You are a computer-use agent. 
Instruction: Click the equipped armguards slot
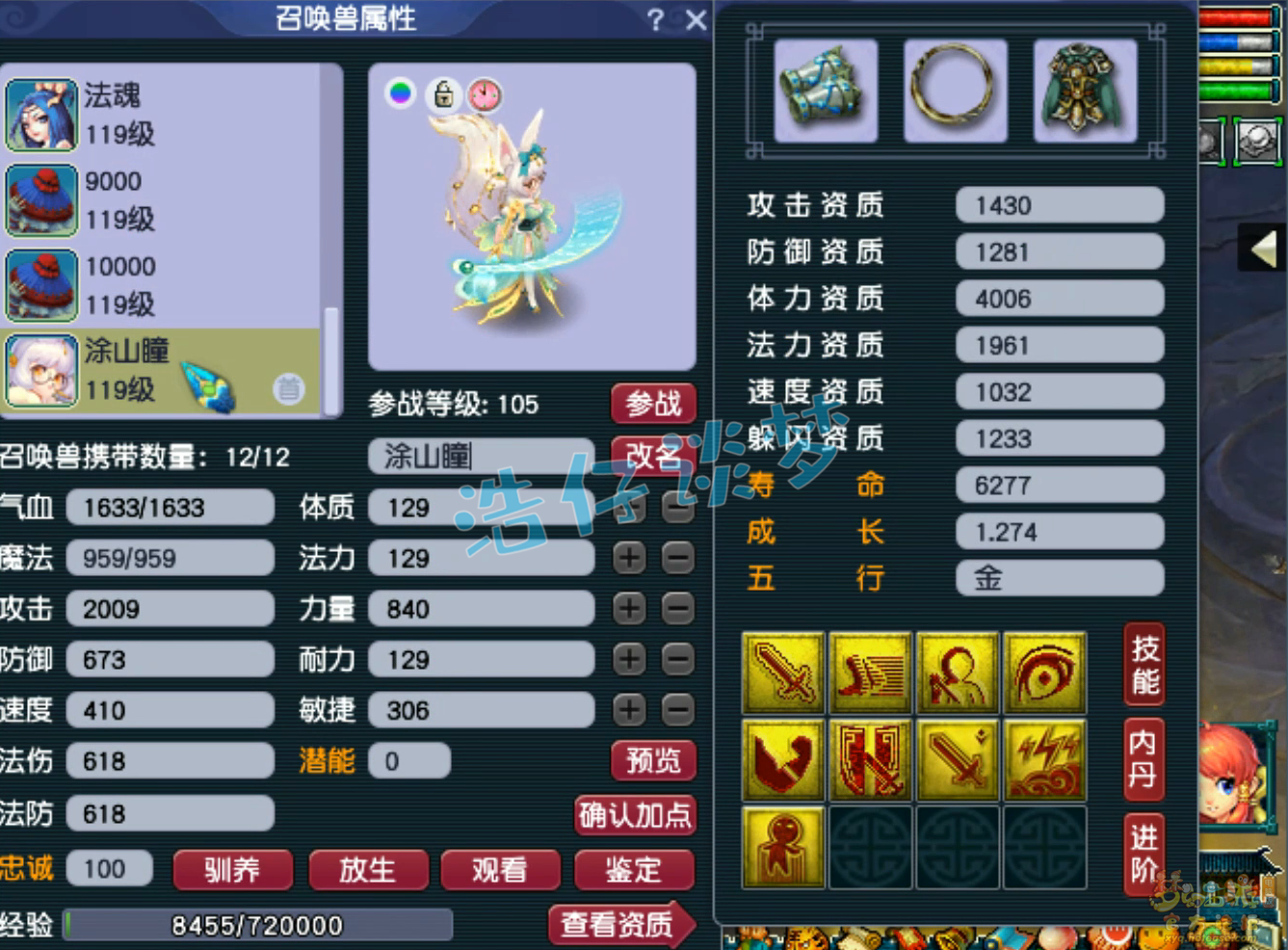(x=825, y=90)
